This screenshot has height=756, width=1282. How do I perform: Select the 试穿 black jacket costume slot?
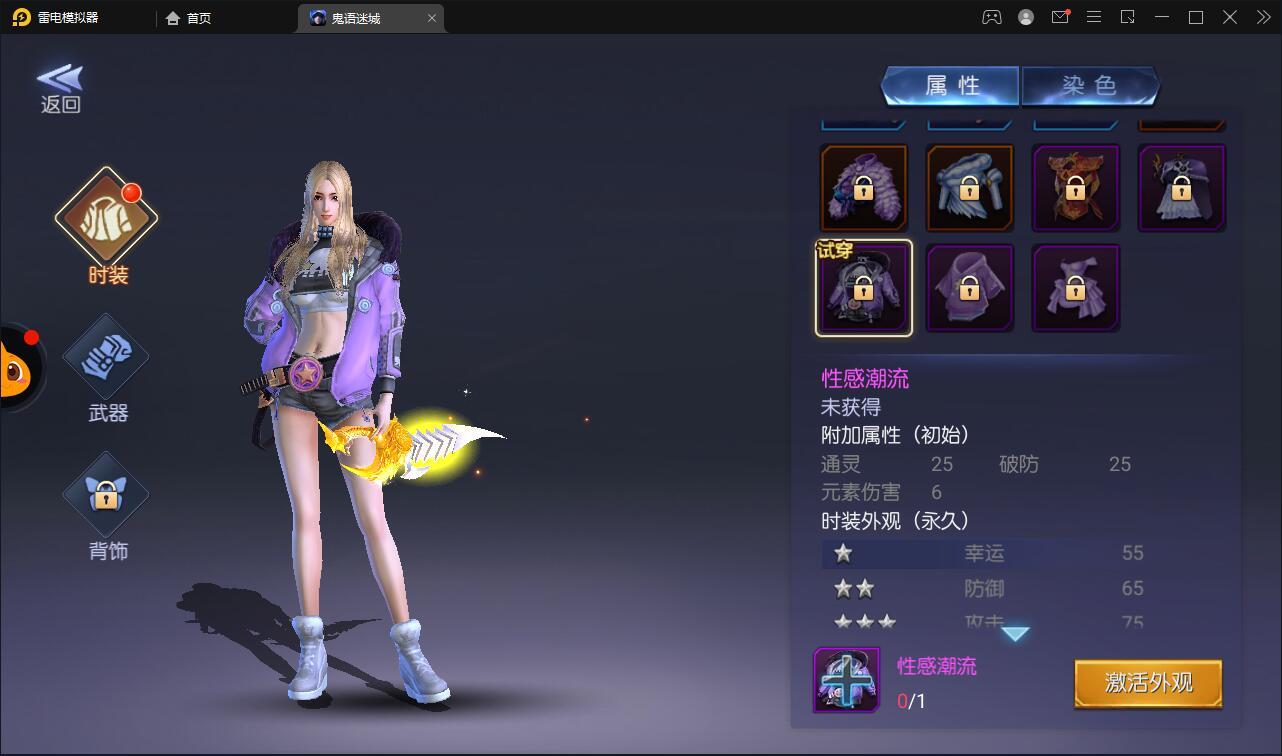click(x=864, y=288)
